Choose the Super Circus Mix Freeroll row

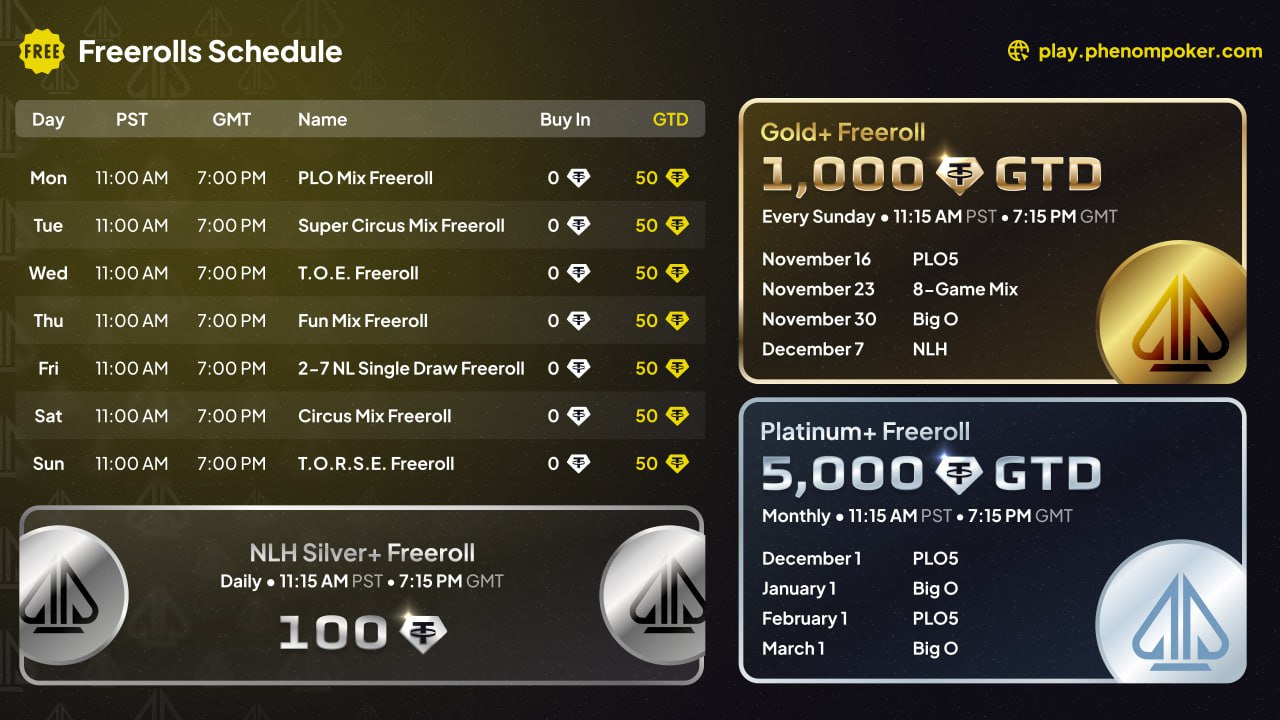coord(400,226)
